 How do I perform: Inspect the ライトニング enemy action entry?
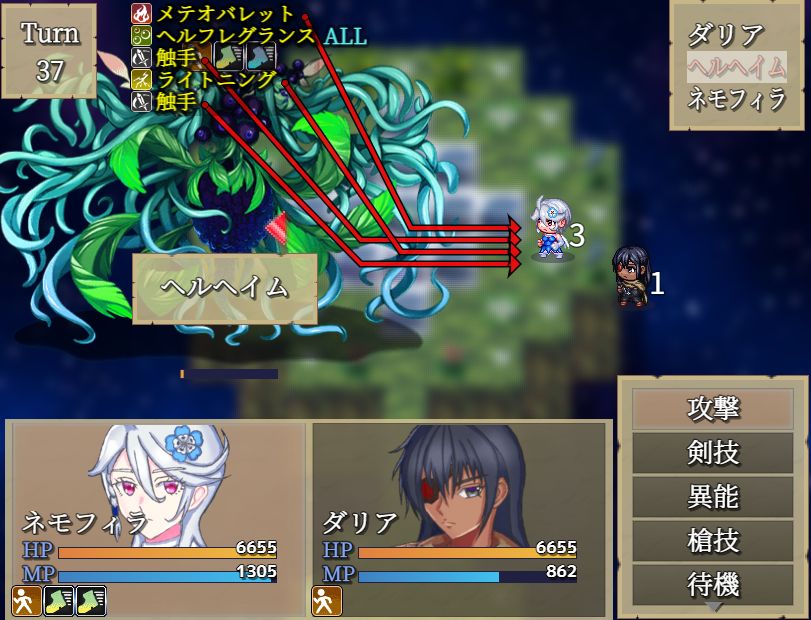pyautogui.click(x=216, y=79)
